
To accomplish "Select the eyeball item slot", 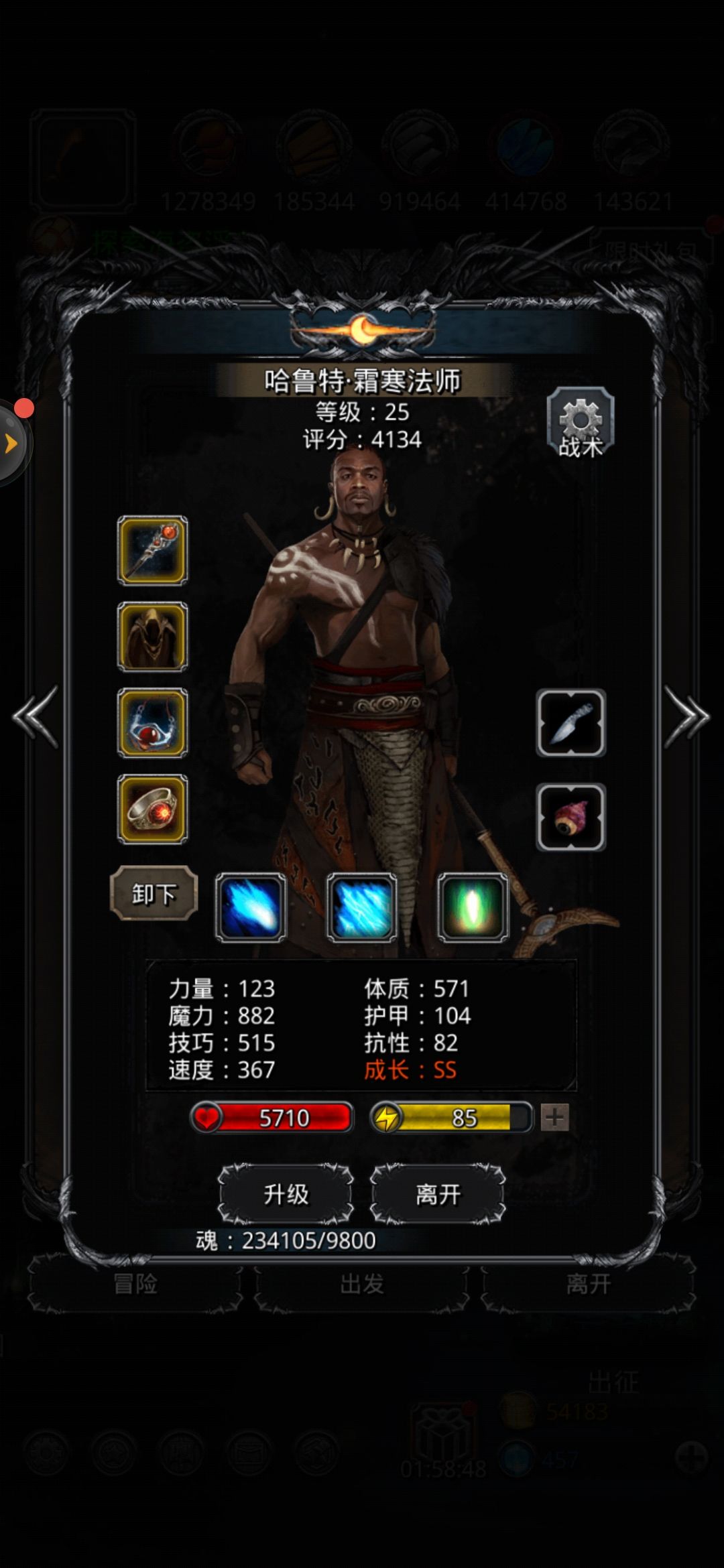I will (571, 817).
